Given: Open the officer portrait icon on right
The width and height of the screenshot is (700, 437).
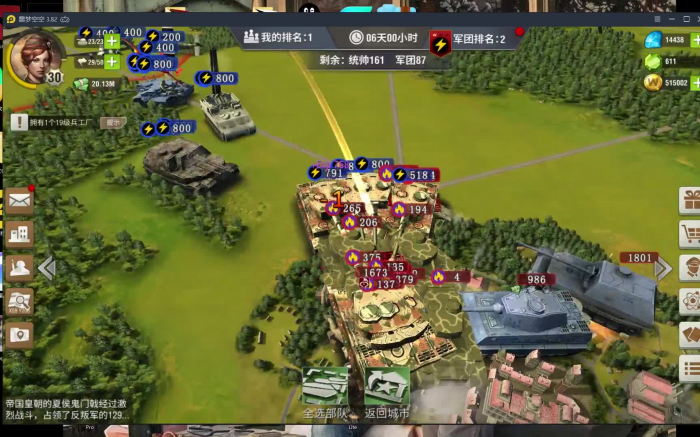Looking at the screenshot, I should pos(690,268).
